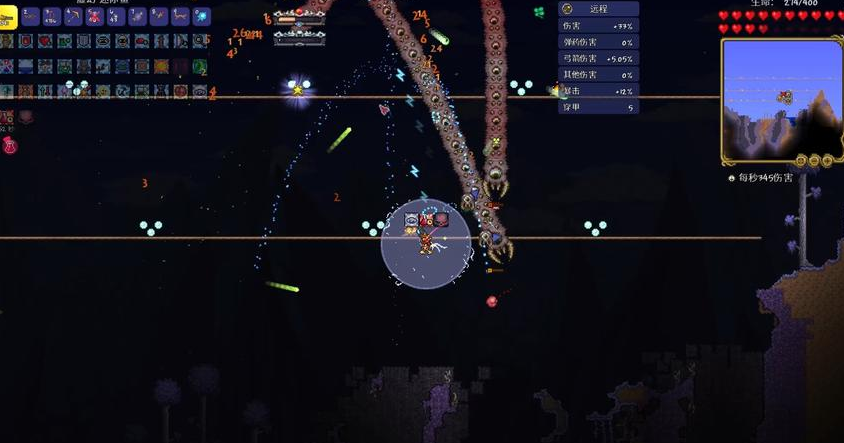
Task: Select the highlighted yellow gun hotbar slot
Action: pyautogui.click(x=7, y=16)
